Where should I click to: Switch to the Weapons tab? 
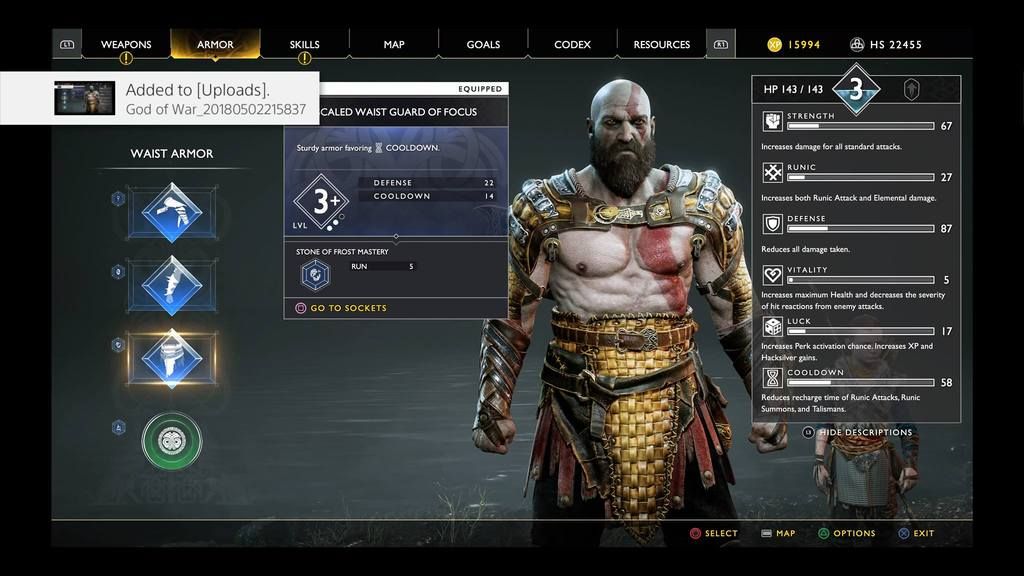[126, 44]
